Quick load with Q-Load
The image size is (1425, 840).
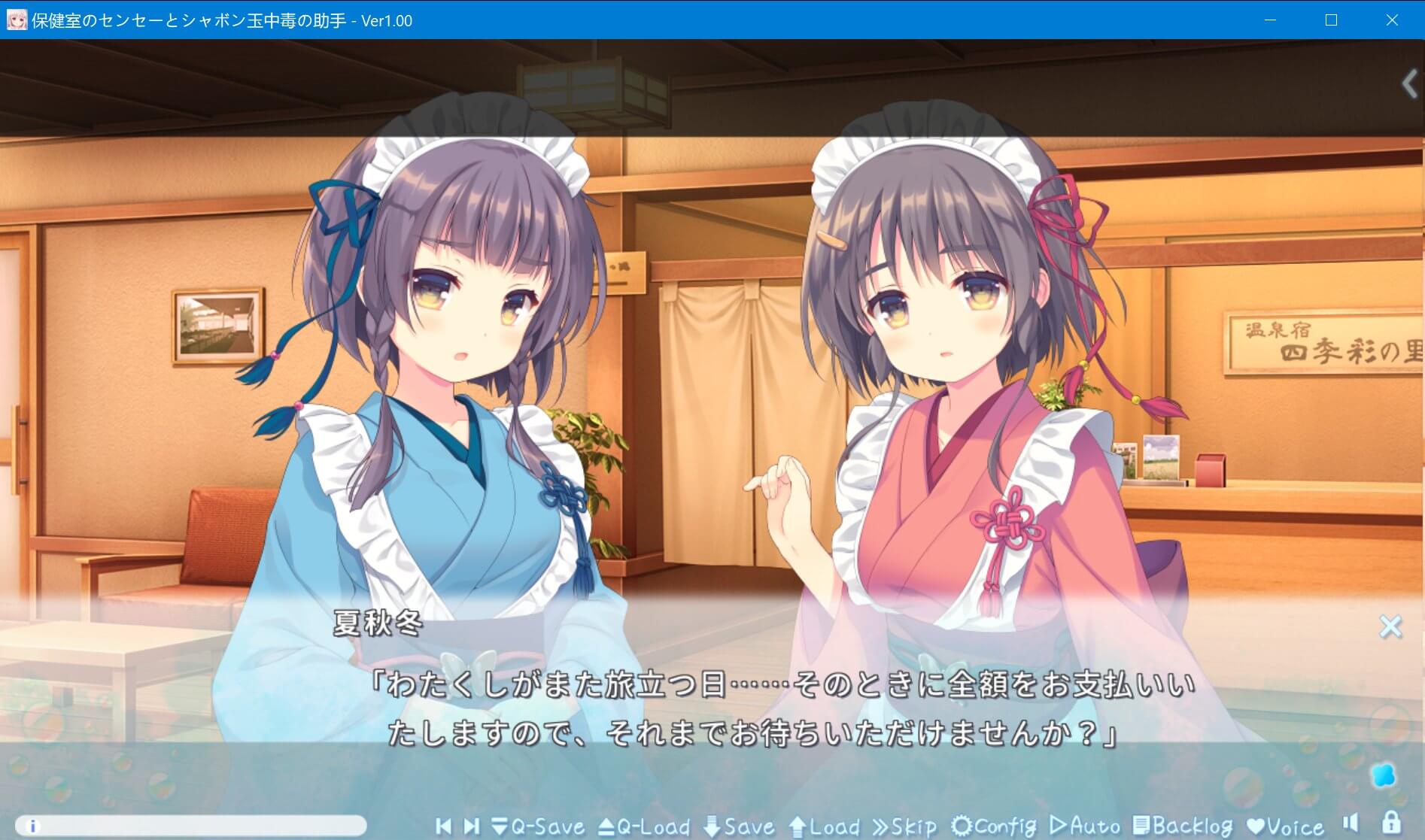(x=644, y=826)
